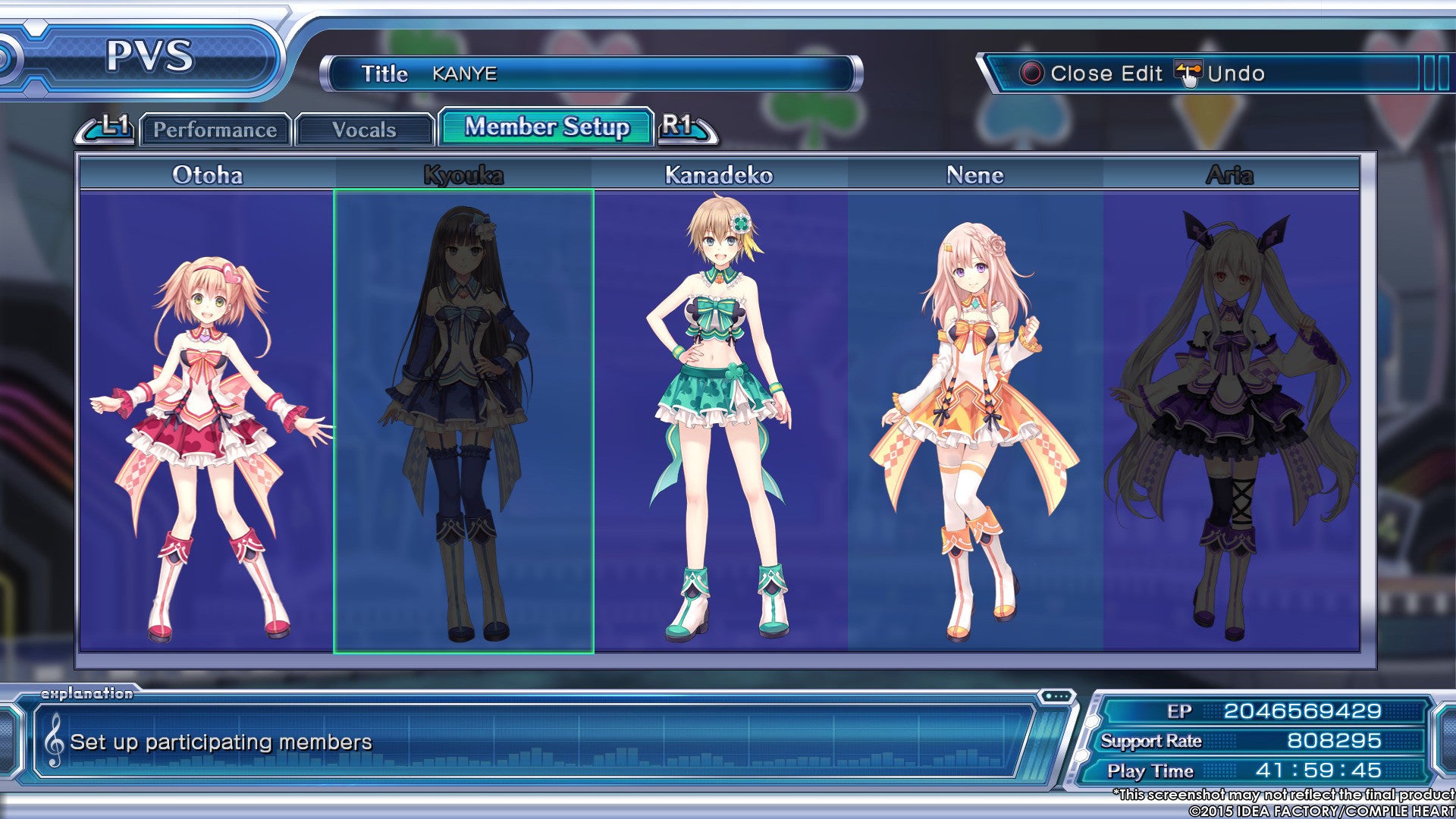Open the Vocals tab
Image resolution: width=1456 pixels, height=819 pixels.
[364, 130]
